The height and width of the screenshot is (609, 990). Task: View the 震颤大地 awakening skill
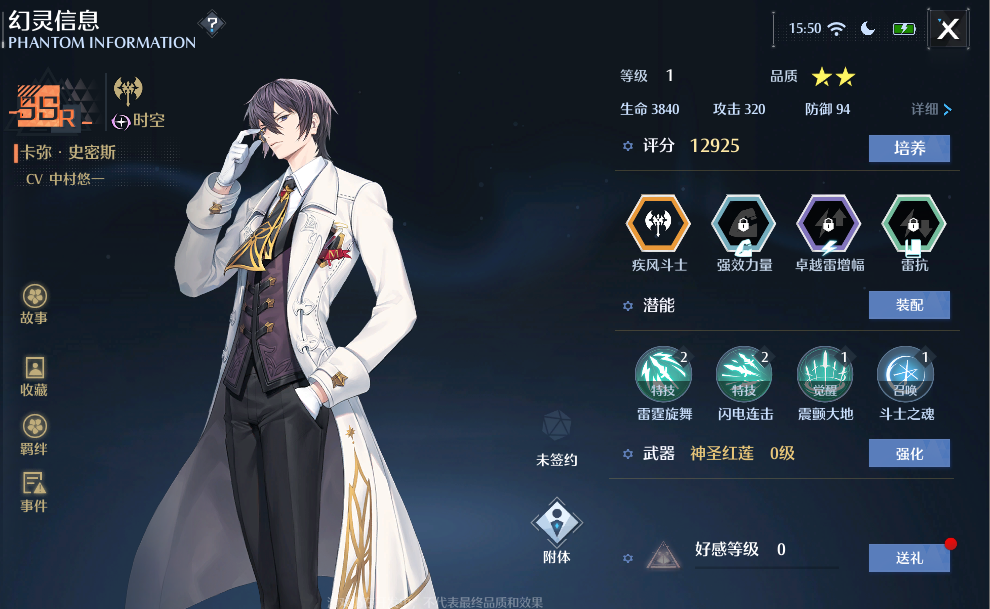click(825, 375)
